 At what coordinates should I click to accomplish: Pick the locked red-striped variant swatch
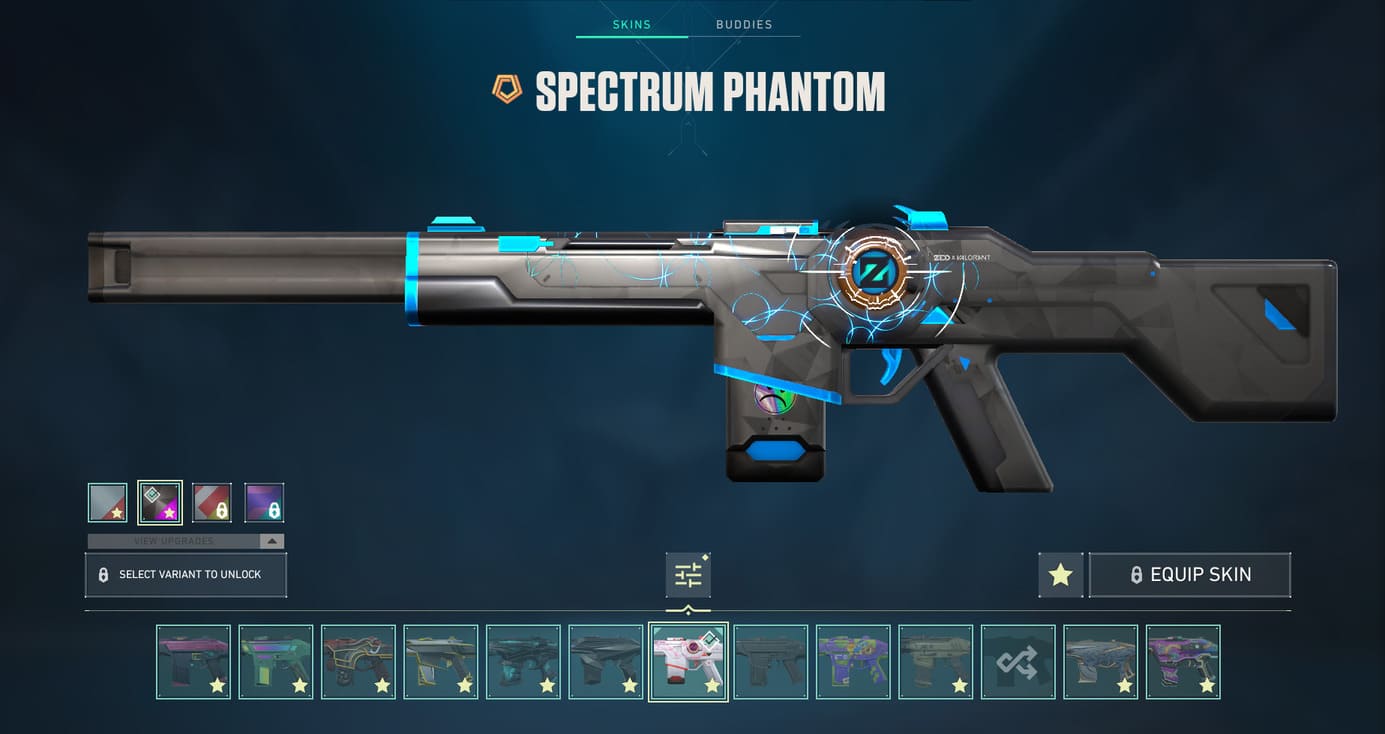212,502
